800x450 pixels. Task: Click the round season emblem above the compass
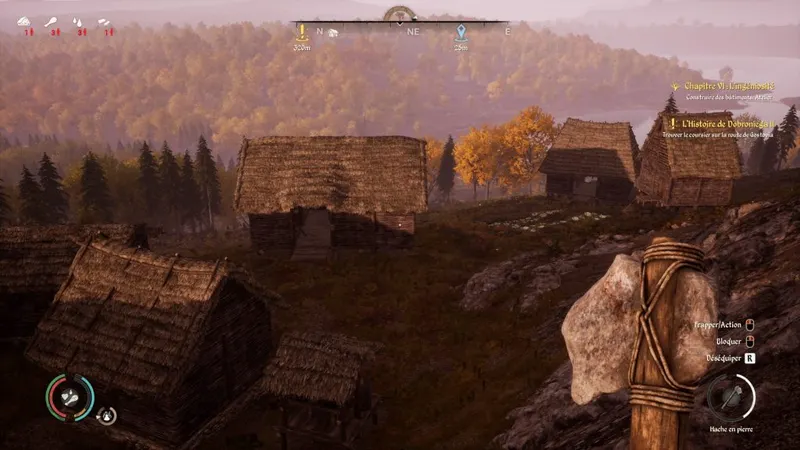pyautogui.click(x=400, y=14)
